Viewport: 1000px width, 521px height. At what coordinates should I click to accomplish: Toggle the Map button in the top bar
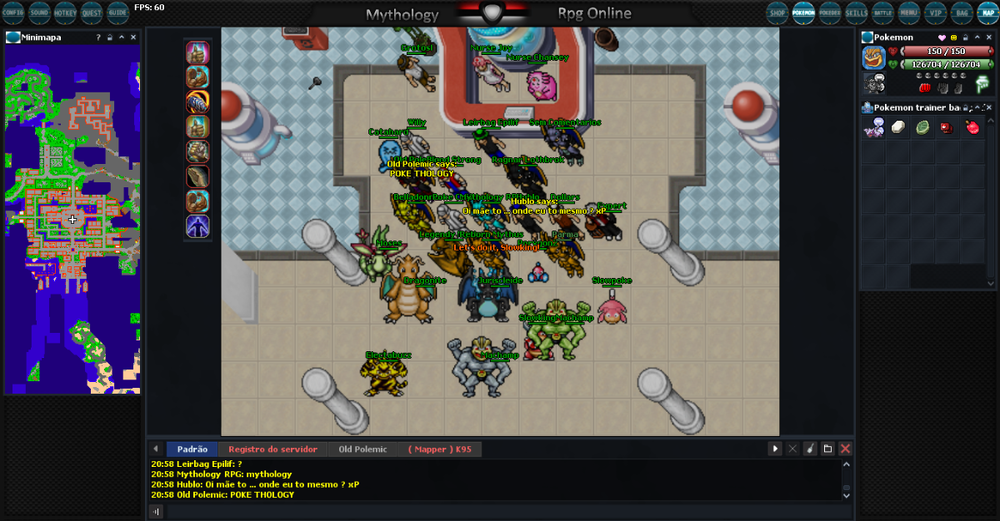pyautogui.click(x=987, y=13)
